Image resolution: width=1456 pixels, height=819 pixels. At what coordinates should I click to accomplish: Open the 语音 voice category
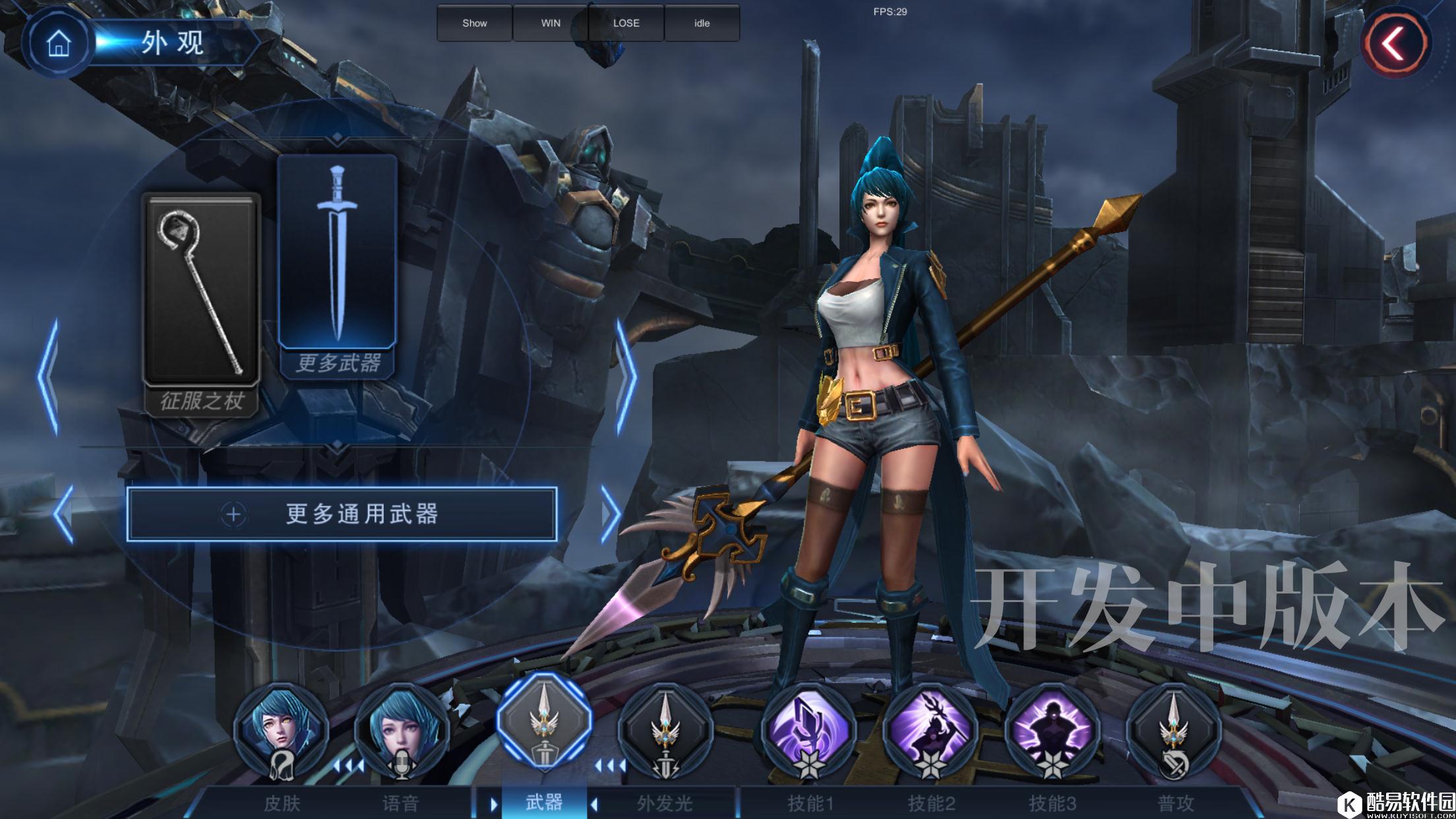pos(402,732)
